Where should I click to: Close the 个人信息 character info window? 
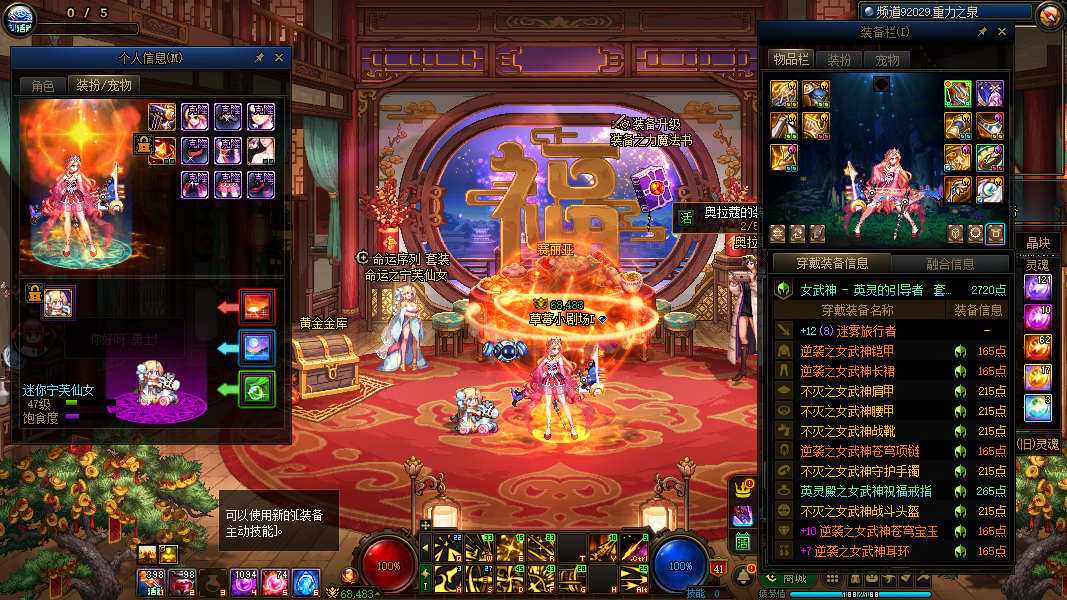coord(279,58)
